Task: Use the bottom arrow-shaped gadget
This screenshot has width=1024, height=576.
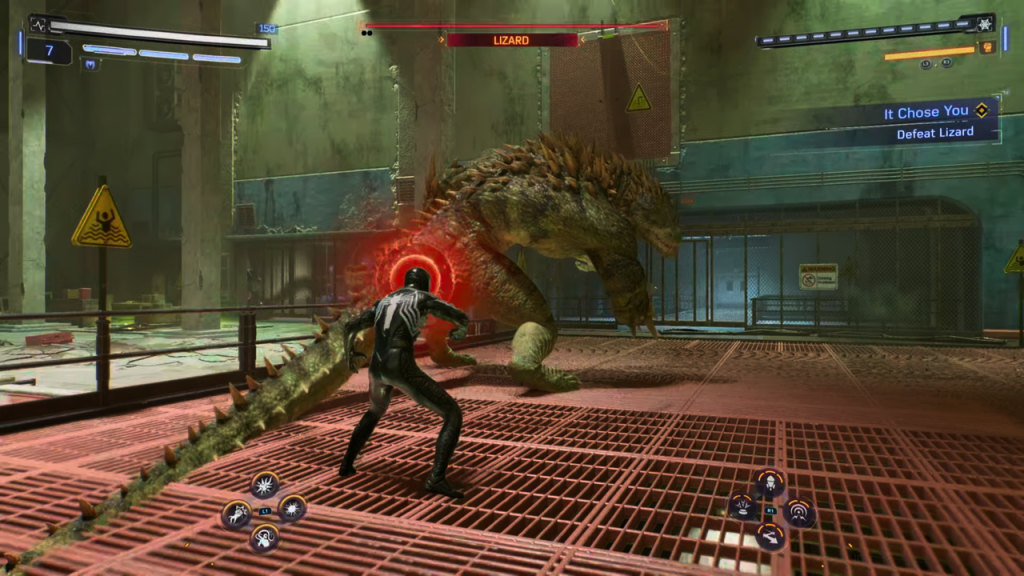Action: point(769,537)
